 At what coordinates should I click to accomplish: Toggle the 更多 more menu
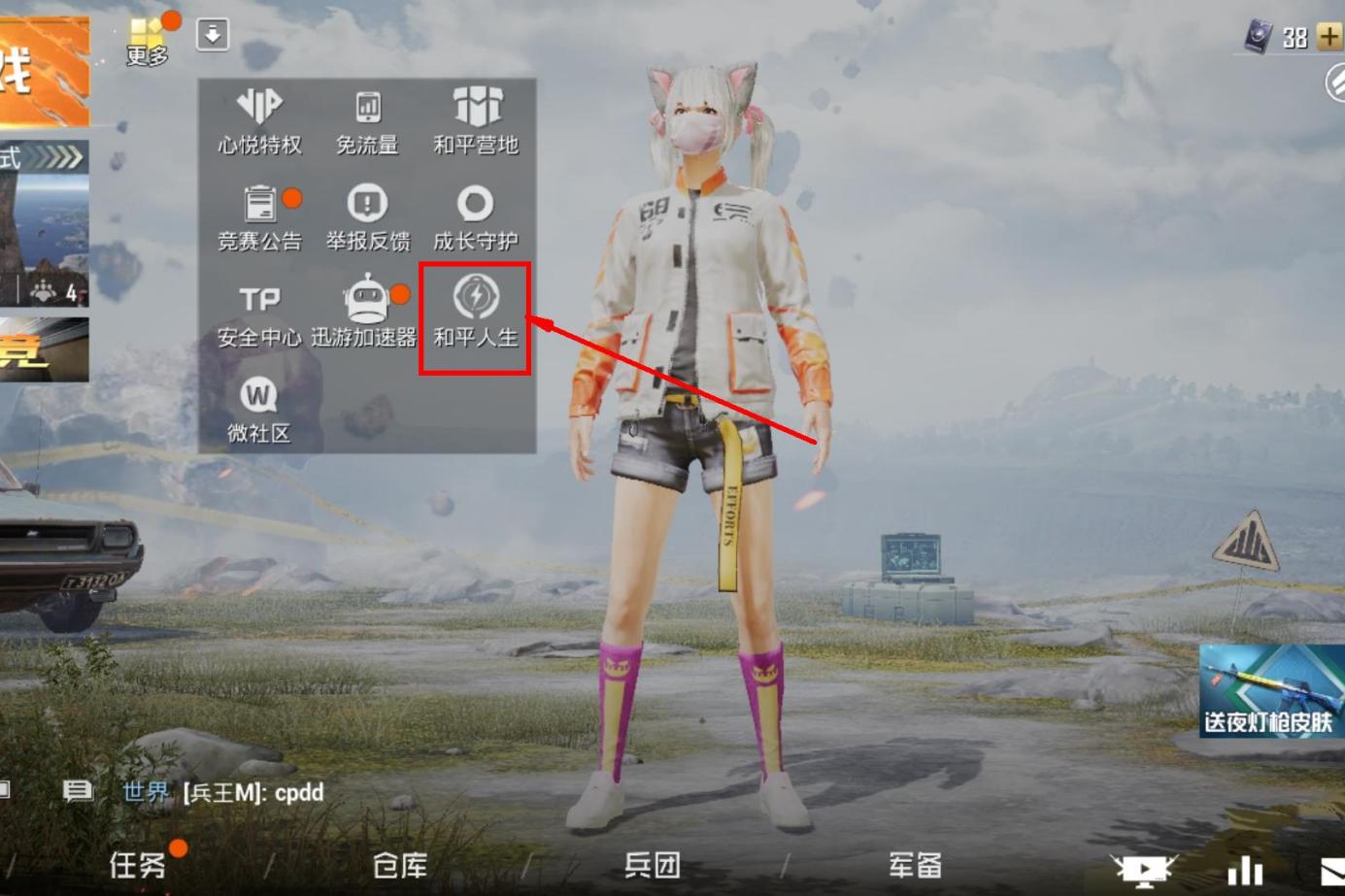148,41
